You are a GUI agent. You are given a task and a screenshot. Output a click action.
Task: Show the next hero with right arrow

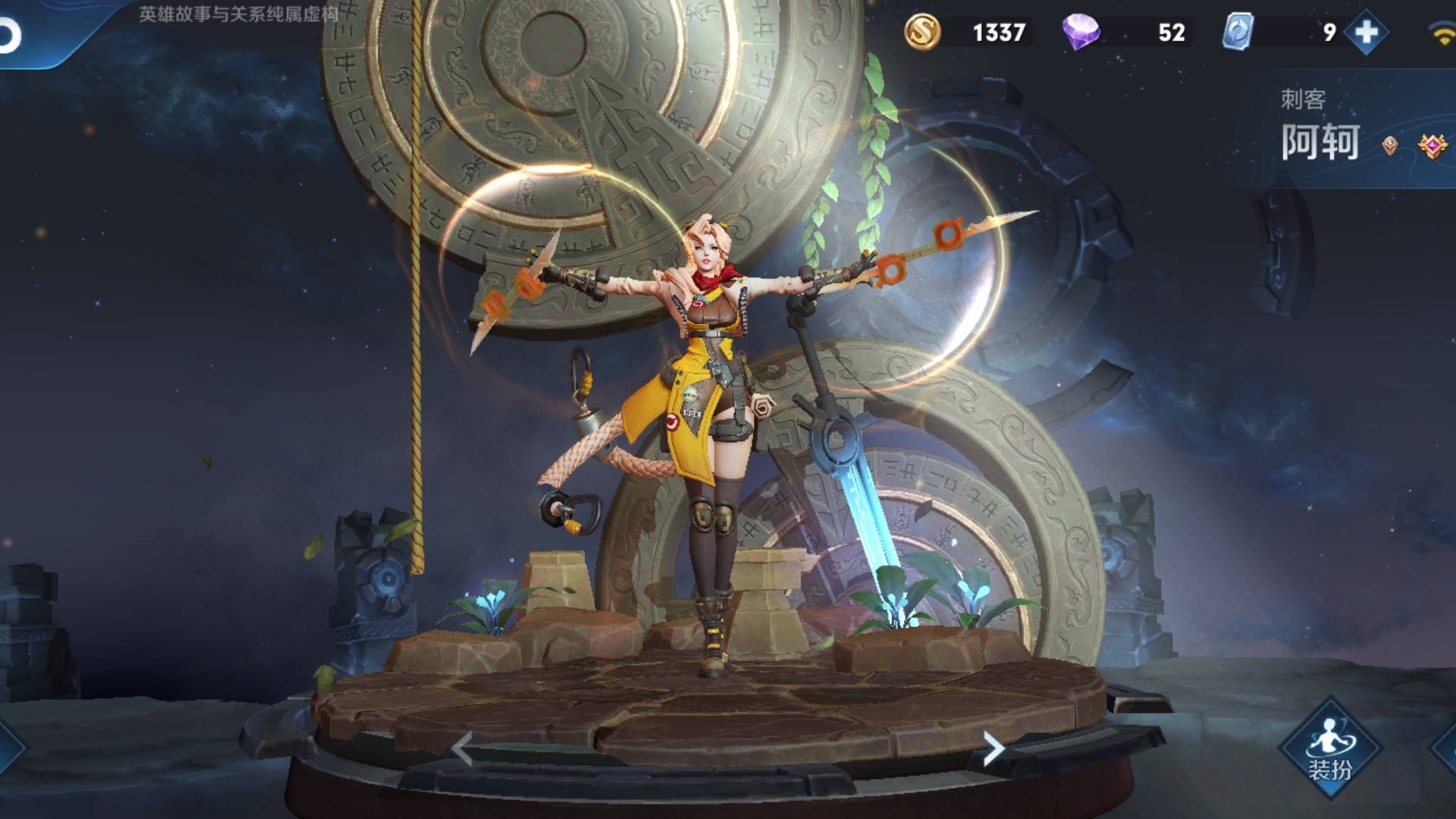(x=993, y=749)
